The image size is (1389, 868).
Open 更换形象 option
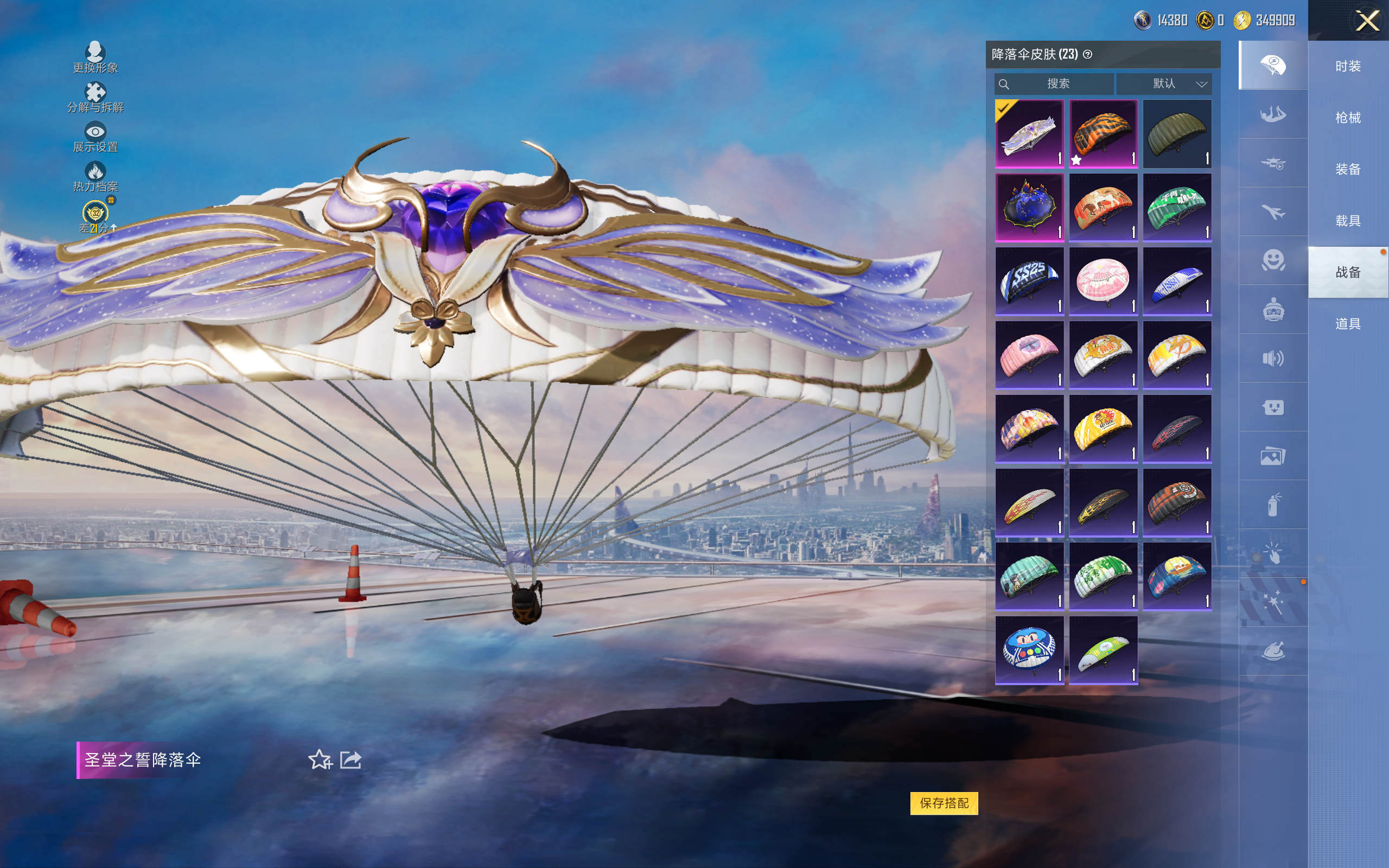(95, 57)
